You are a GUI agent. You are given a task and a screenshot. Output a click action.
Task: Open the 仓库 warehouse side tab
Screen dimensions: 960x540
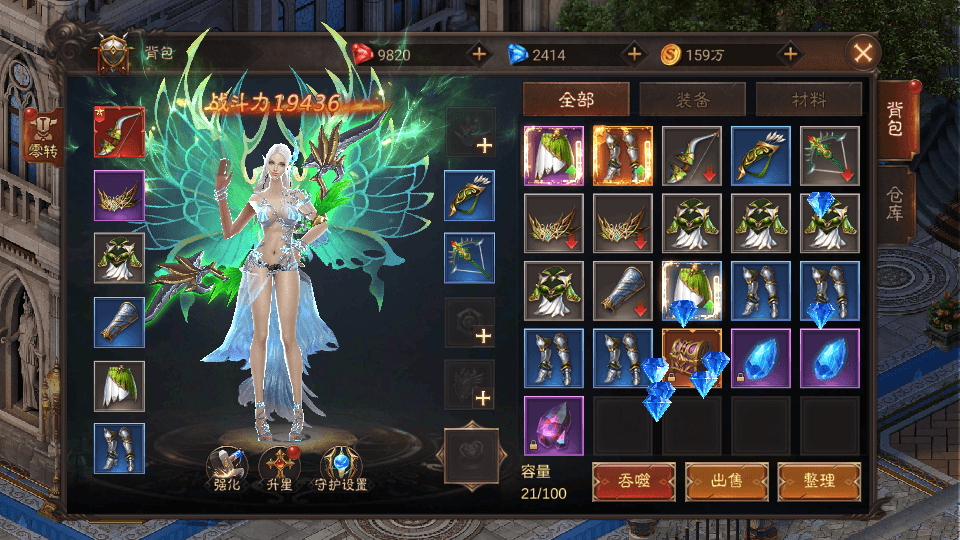897,204
